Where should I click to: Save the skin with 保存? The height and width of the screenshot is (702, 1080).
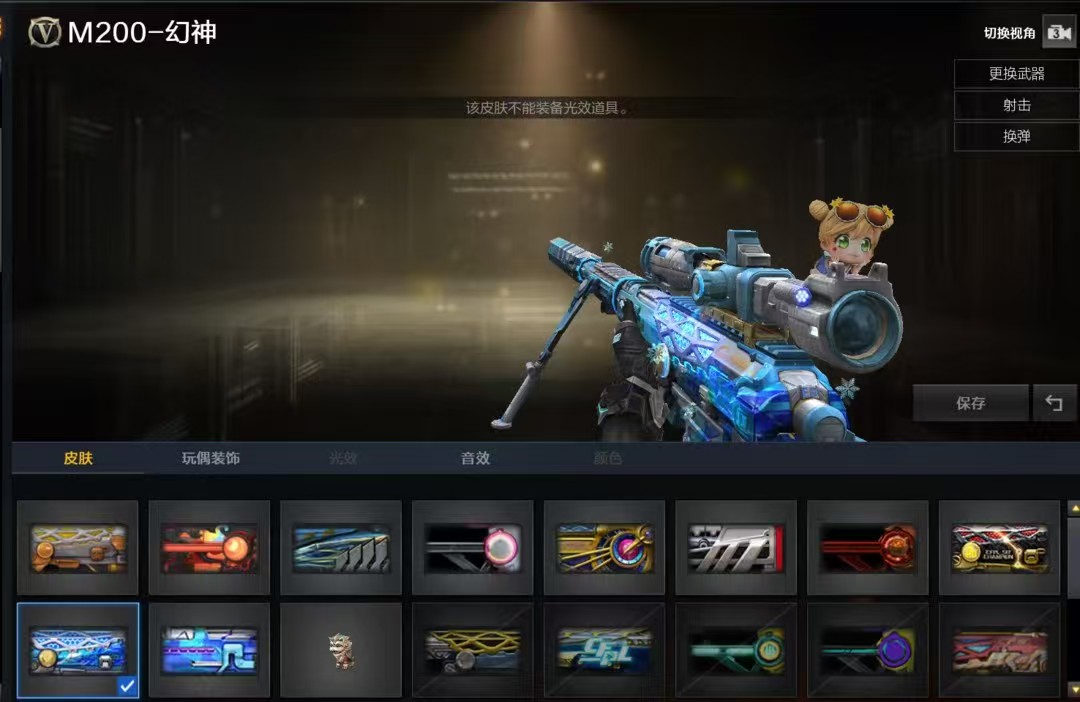pos(970,403)
